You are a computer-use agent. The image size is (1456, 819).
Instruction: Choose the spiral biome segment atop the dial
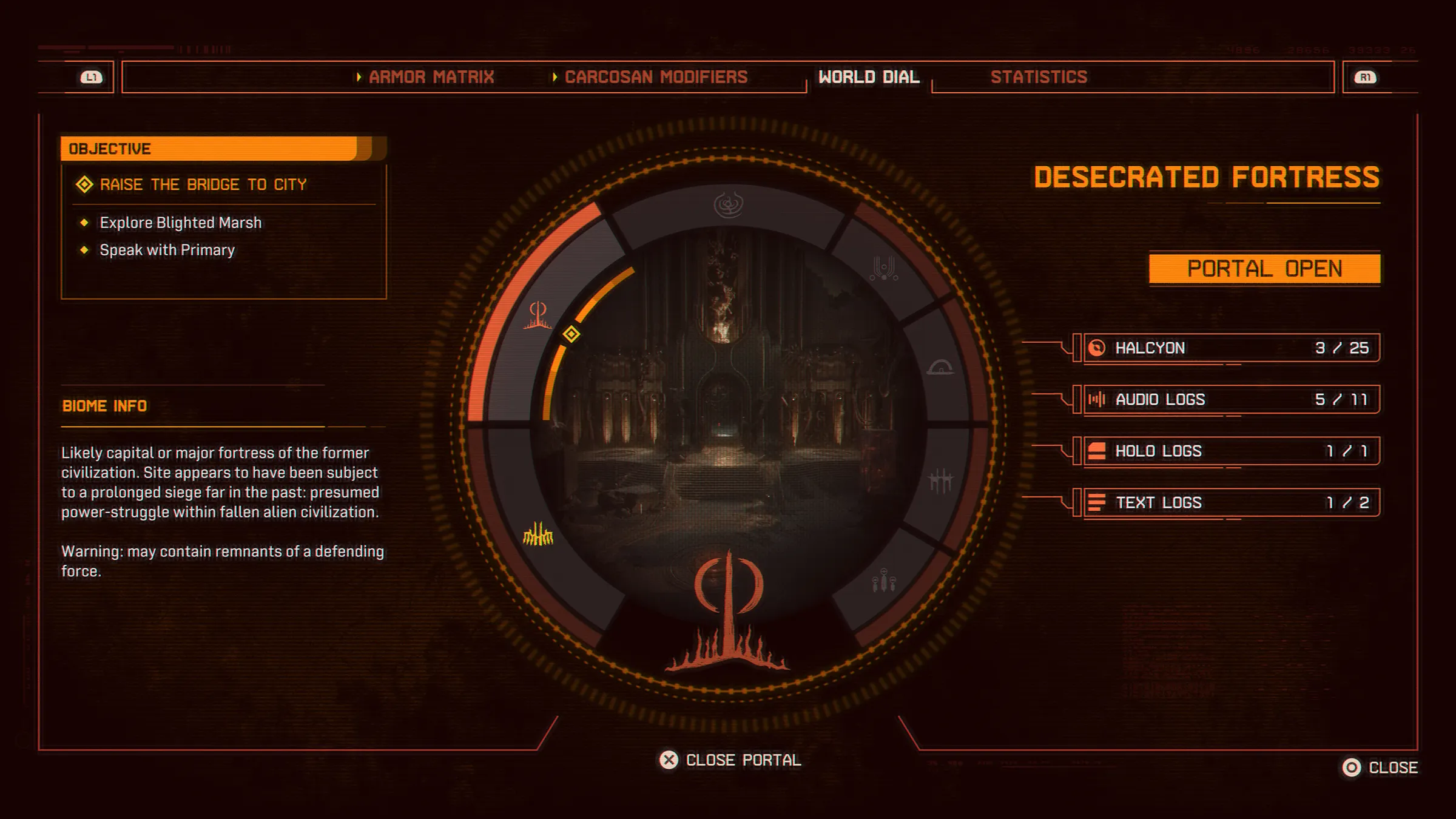729,205
